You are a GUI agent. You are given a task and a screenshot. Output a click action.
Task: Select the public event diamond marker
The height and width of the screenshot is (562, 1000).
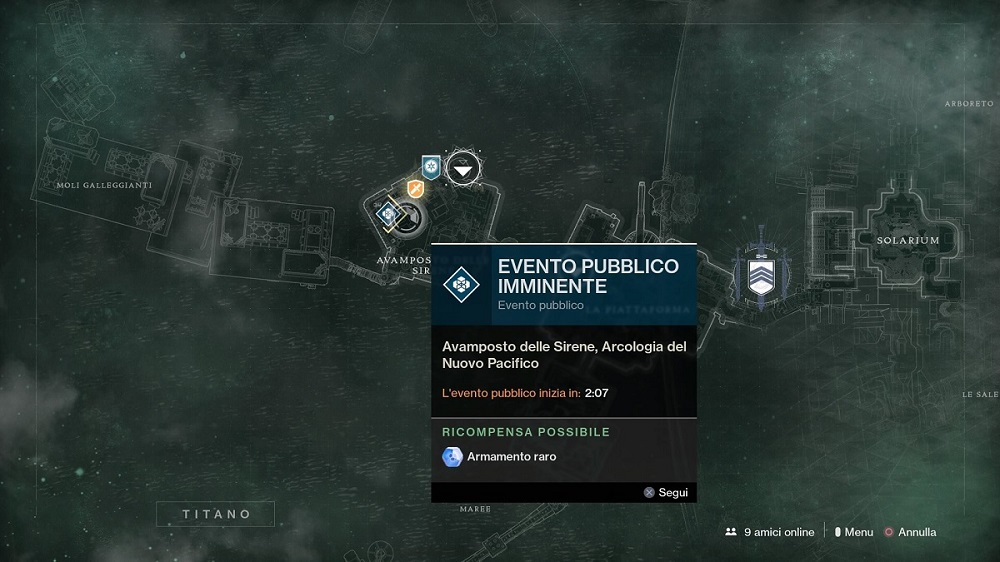(x=387, y=212)
